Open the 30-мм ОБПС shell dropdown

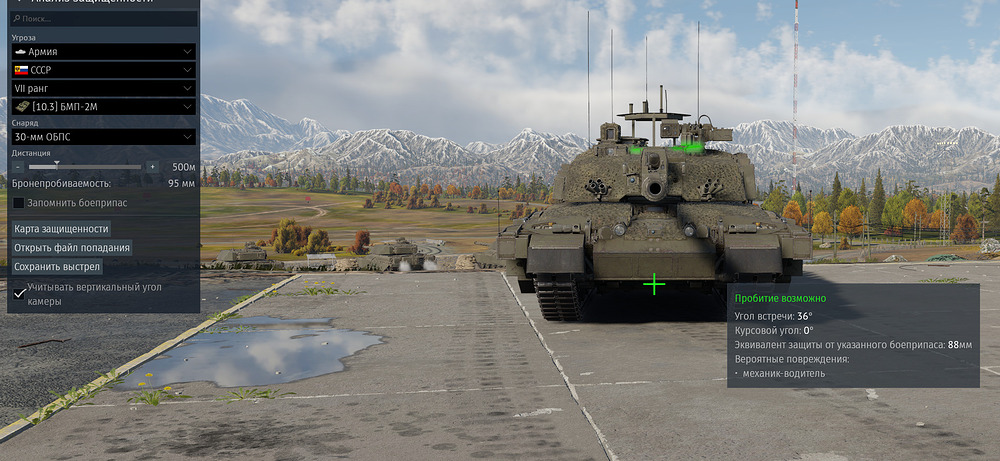(103, 136)
